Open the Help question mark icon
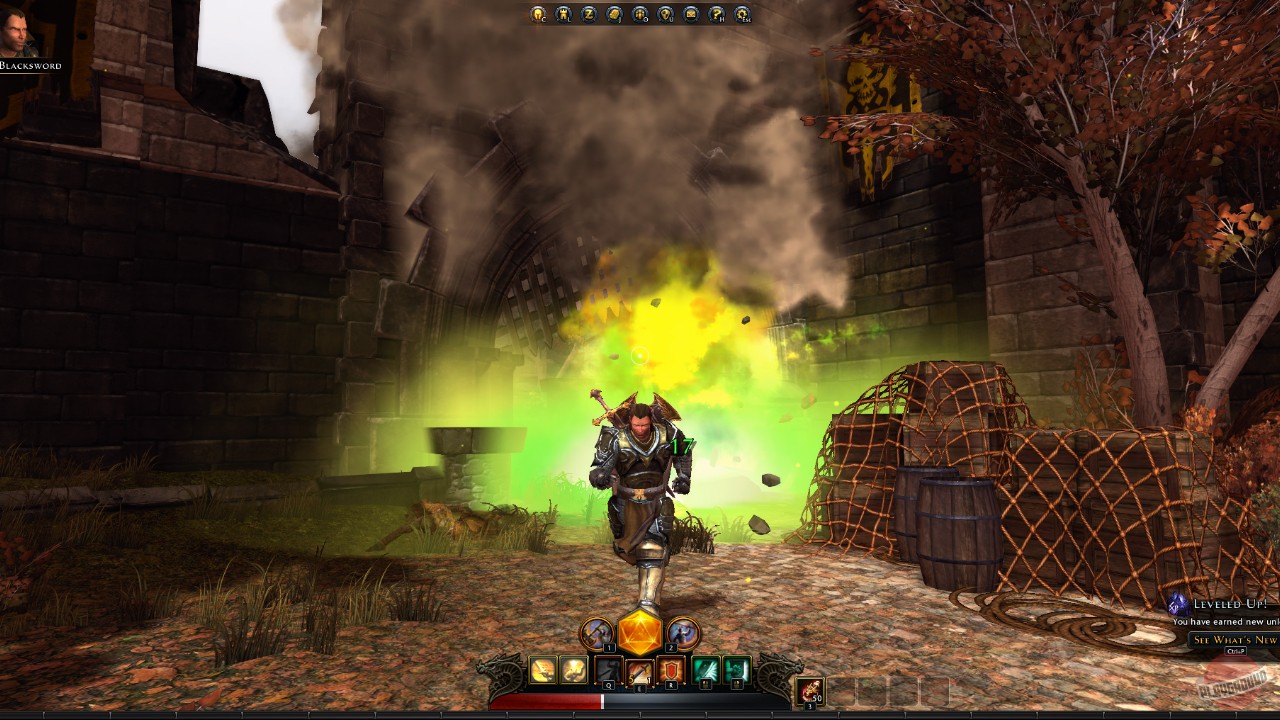 pos(715,14)
